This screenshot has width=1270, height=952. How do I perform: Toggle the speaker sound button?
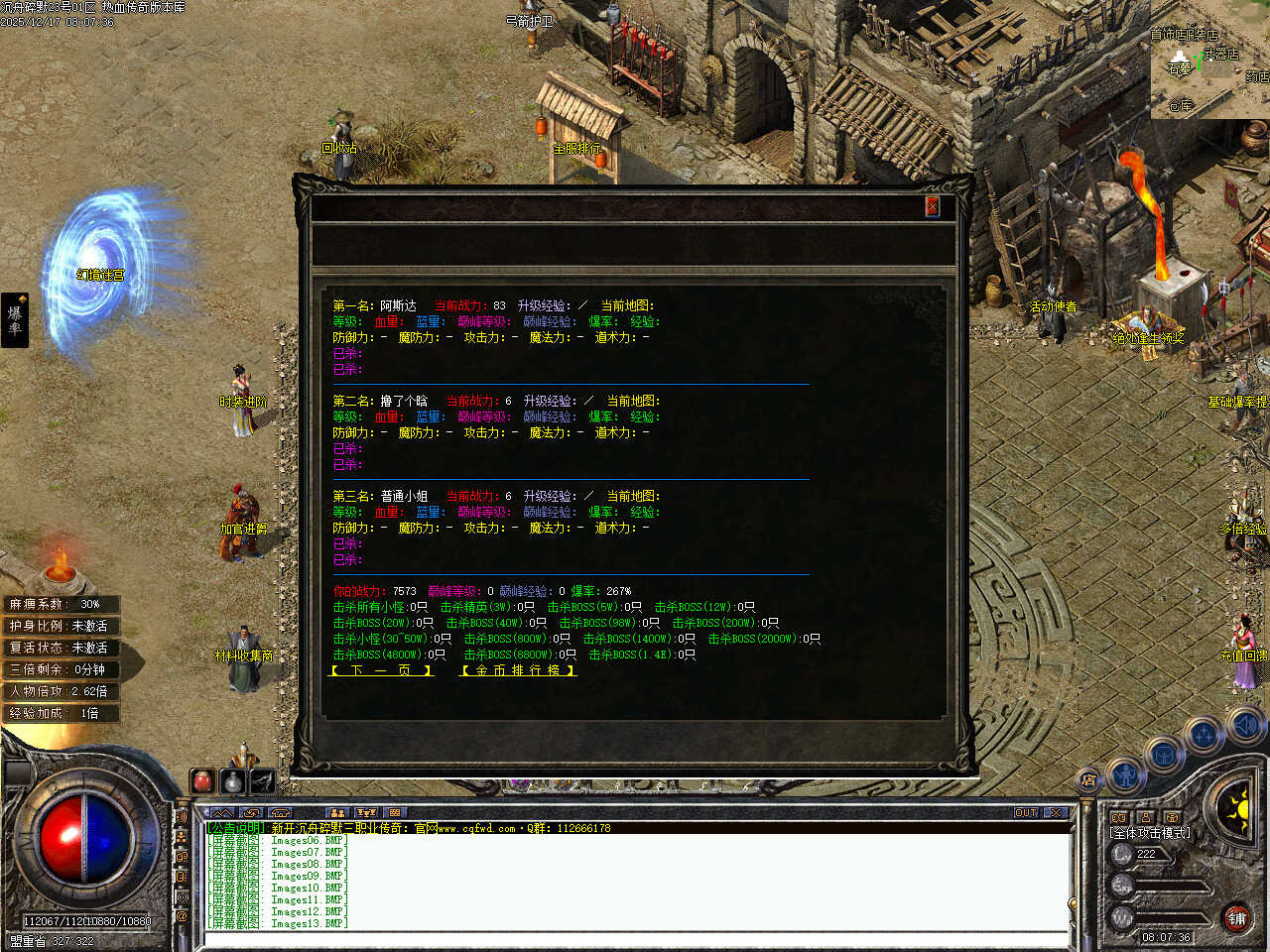tap(1244, 726)
